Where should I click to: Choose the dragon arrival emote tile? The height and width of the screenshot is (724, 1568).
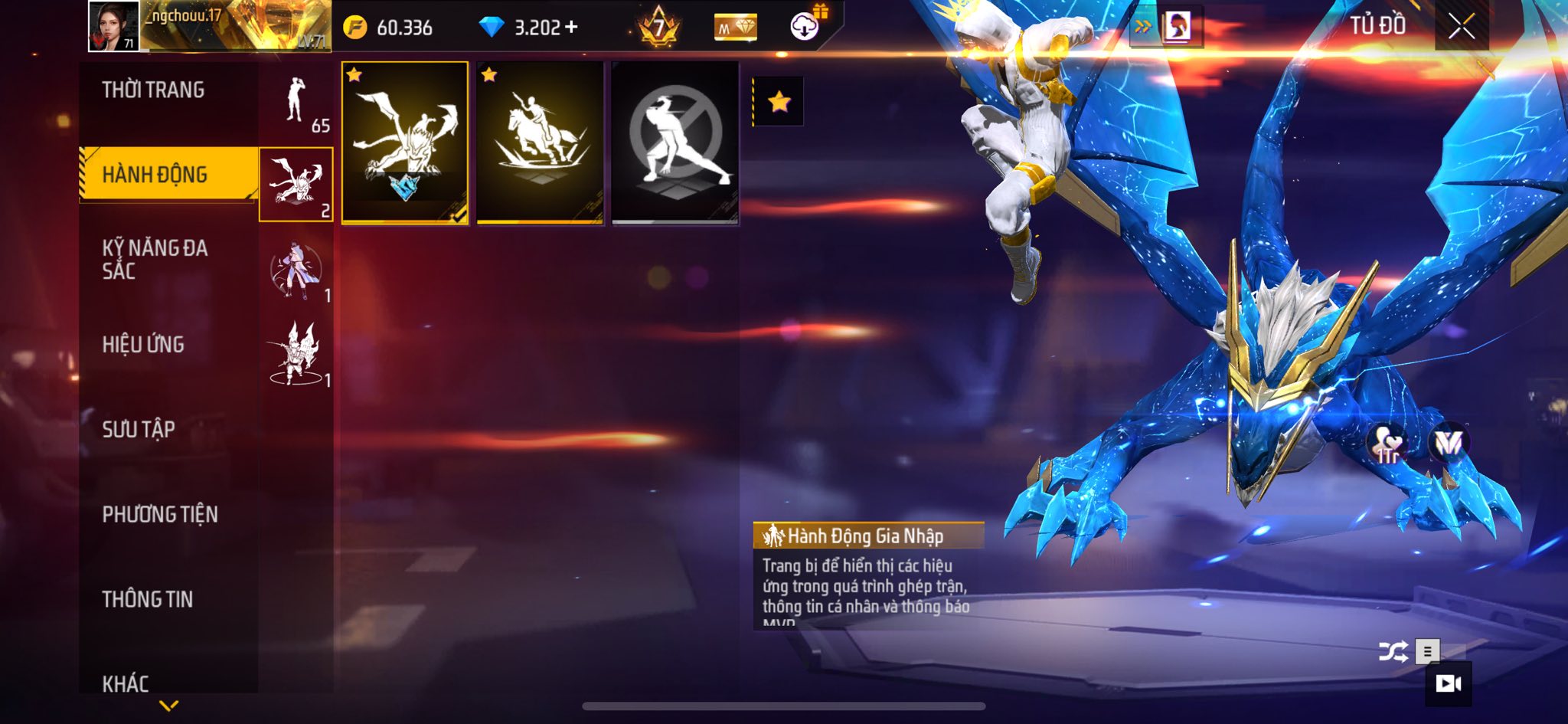404,143
